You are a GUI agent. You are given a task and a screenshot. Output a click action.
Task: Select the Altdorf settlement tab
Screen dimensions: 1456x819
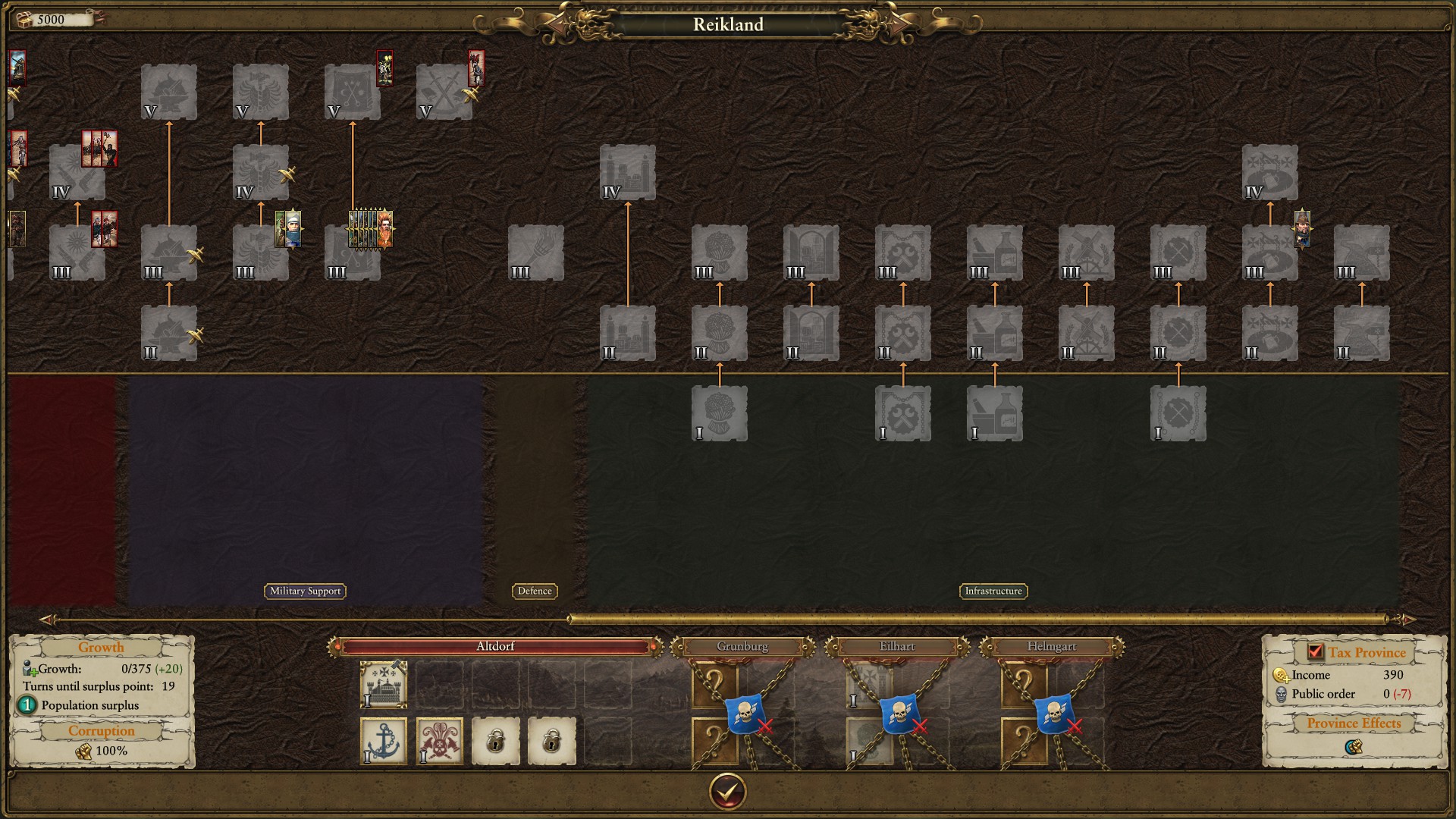495,647
